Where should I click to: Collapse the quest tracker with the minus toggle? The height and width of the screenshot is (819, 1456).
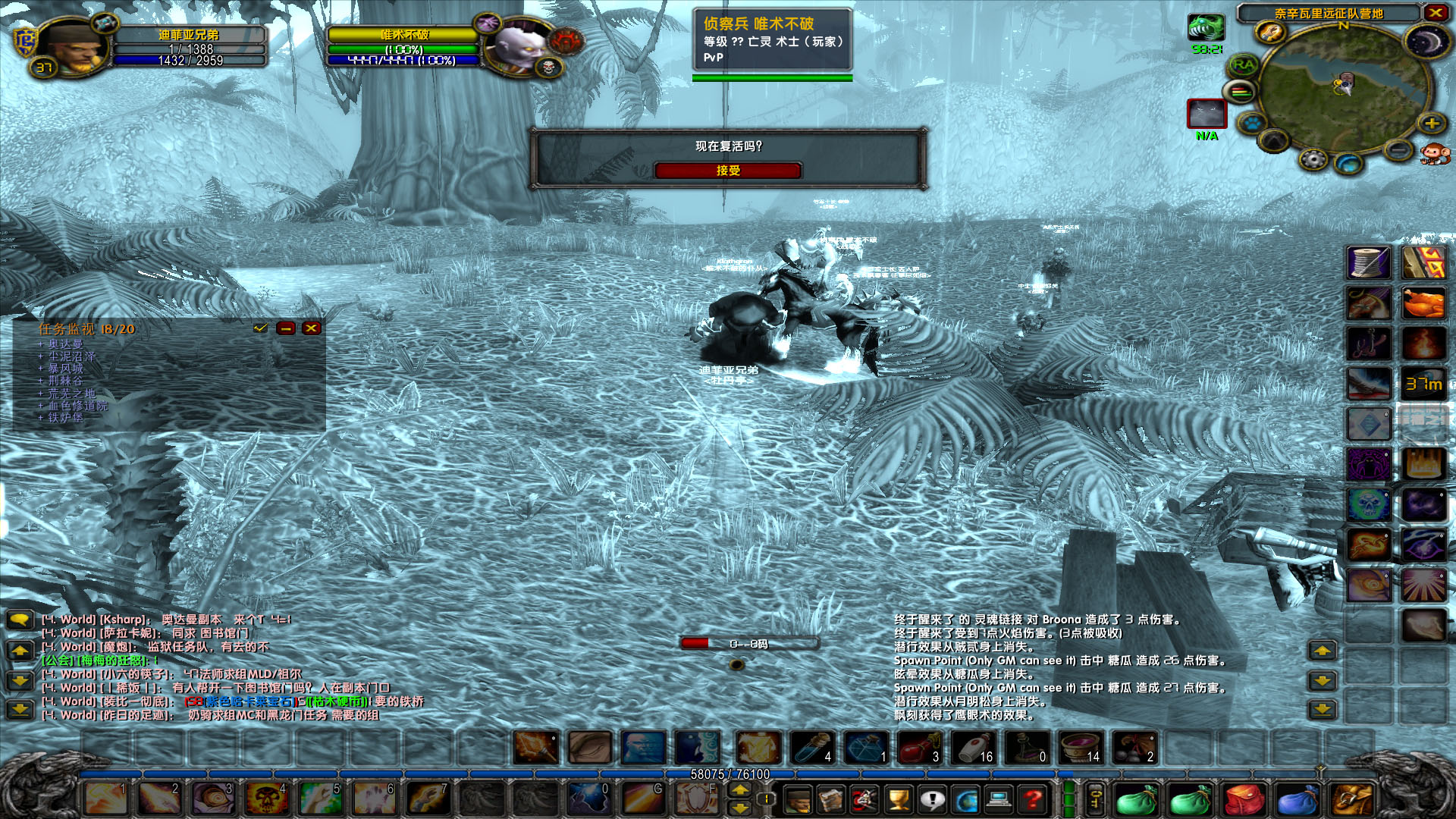click(286, 328)
